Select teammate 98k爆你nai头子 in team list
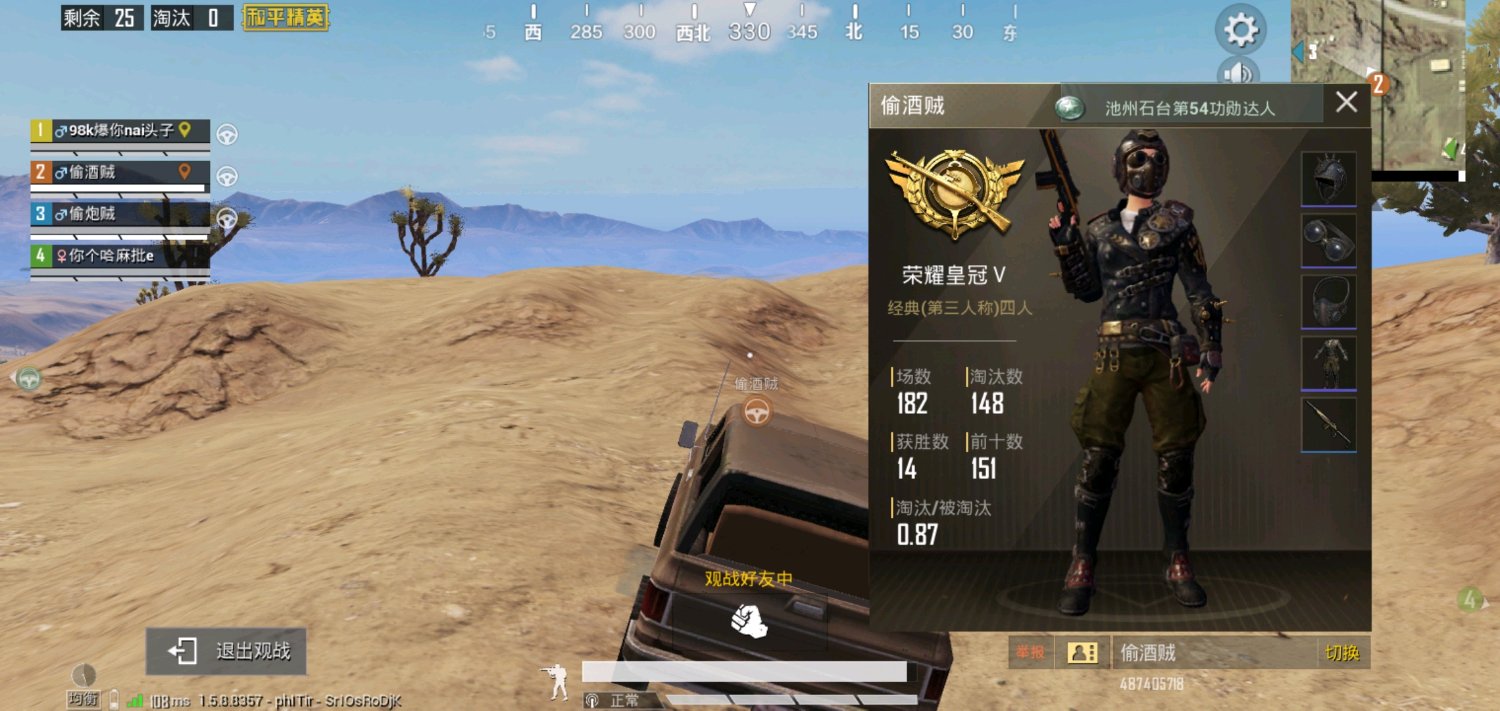 click(121, 131)
